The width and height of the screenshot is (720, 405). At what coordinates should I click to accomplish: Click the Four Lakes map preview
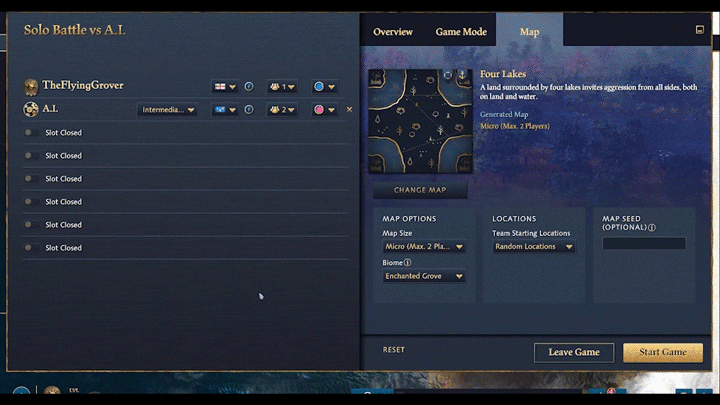click(x=419, y=122)
